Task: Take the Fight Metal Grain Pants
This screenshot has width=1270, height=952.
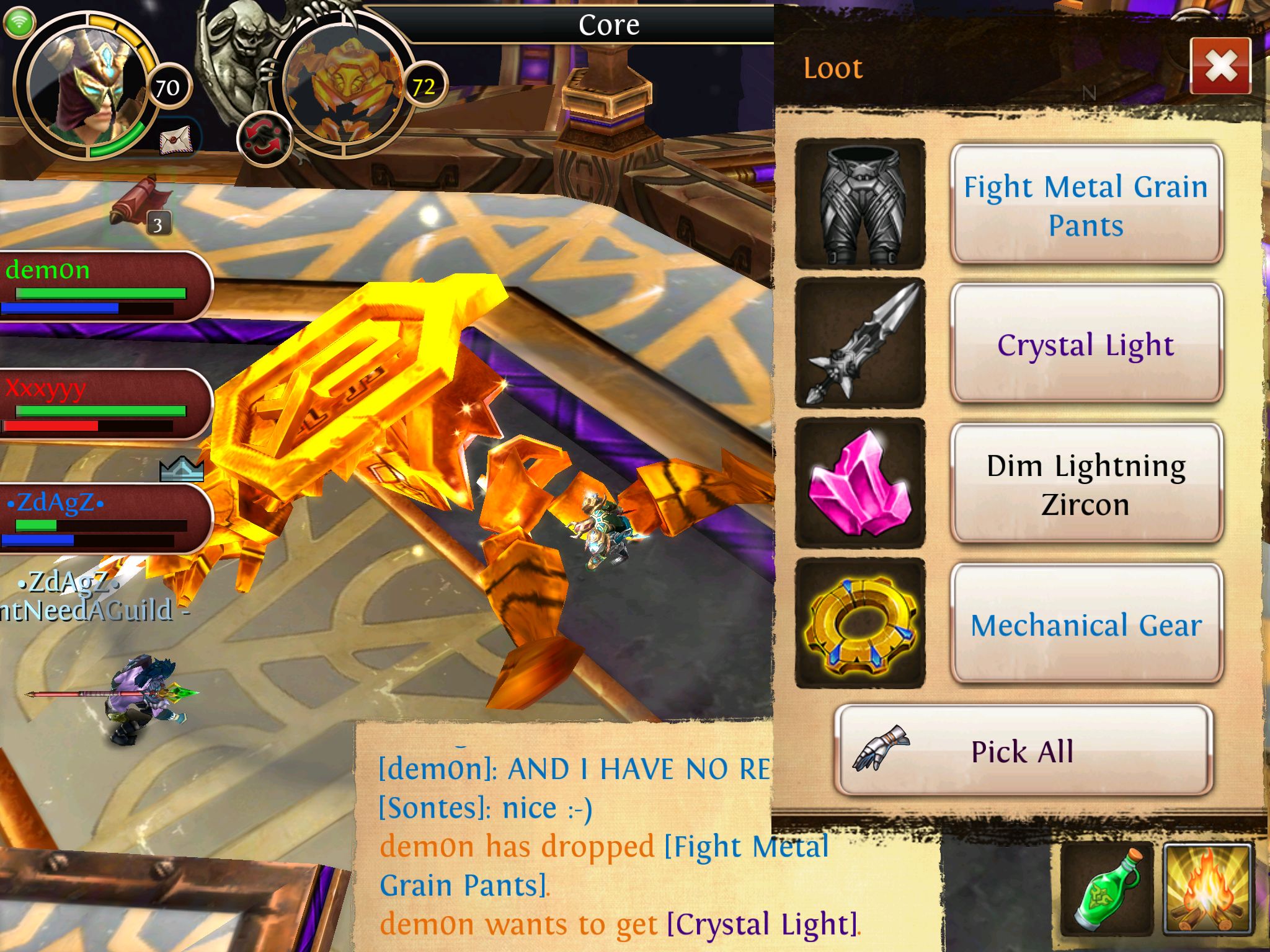Action: coord(1086,205)
